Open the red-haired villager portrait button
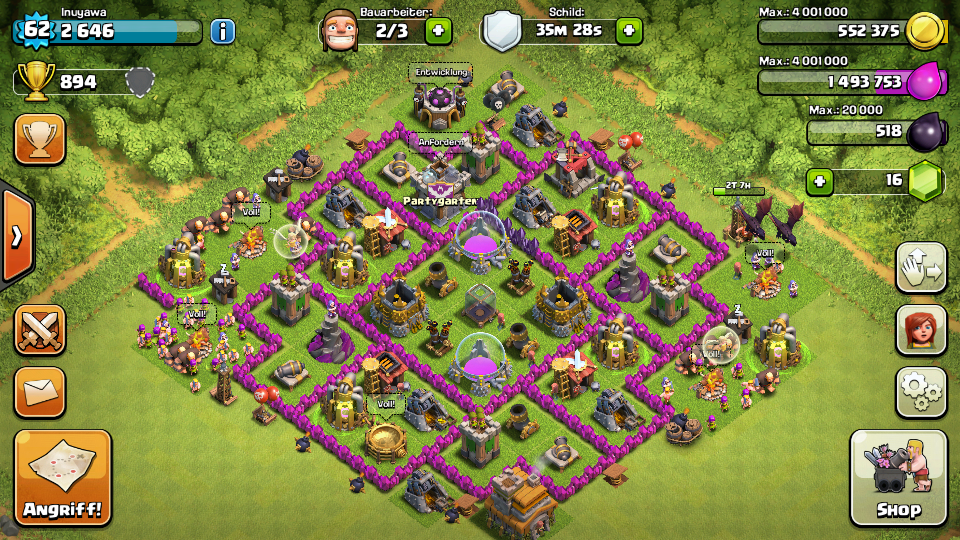The width and height of the screenshot is (960, 540). coord(921,330)
